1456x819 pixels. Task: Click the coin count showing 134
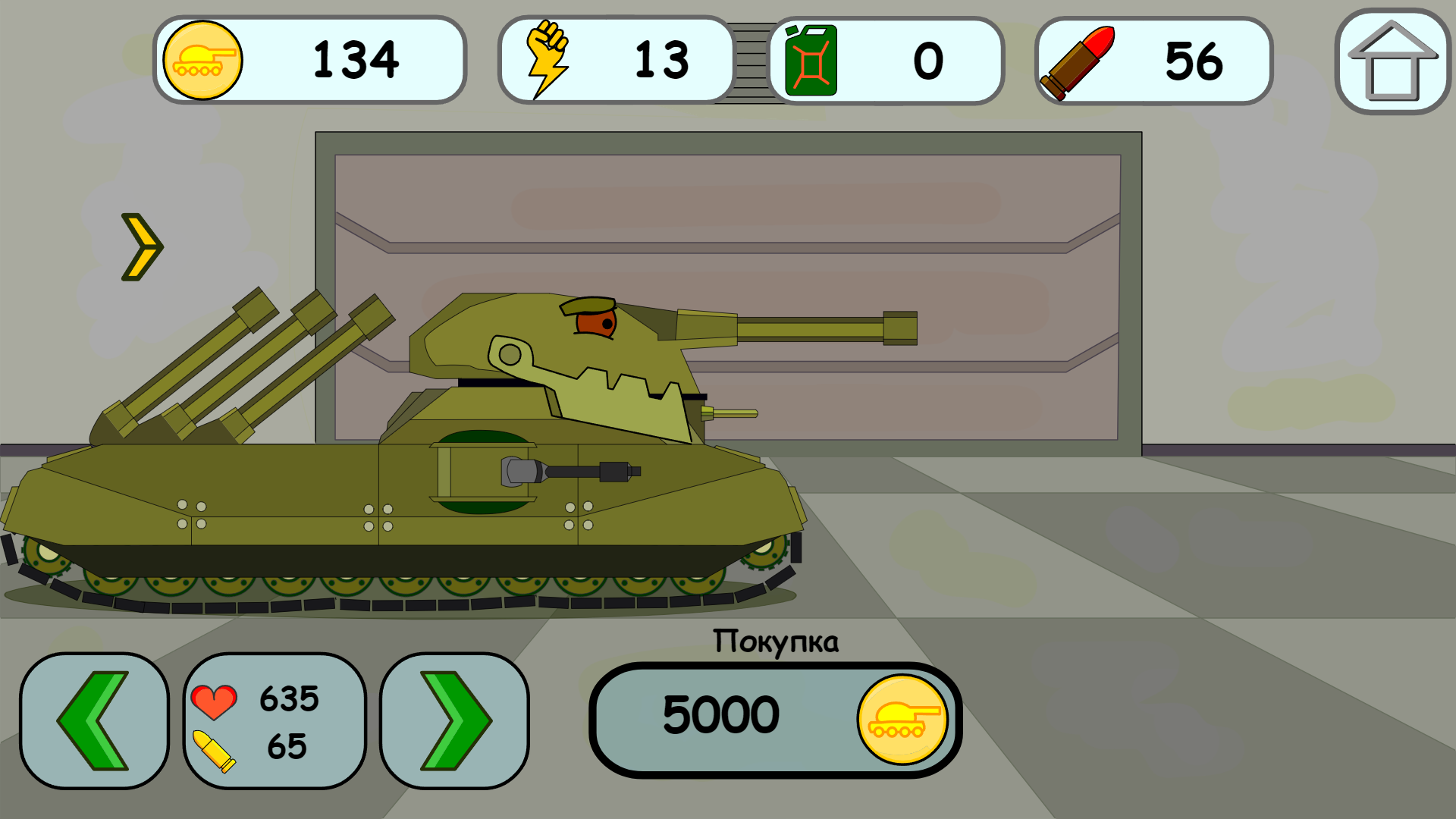(x=356, y=61)
